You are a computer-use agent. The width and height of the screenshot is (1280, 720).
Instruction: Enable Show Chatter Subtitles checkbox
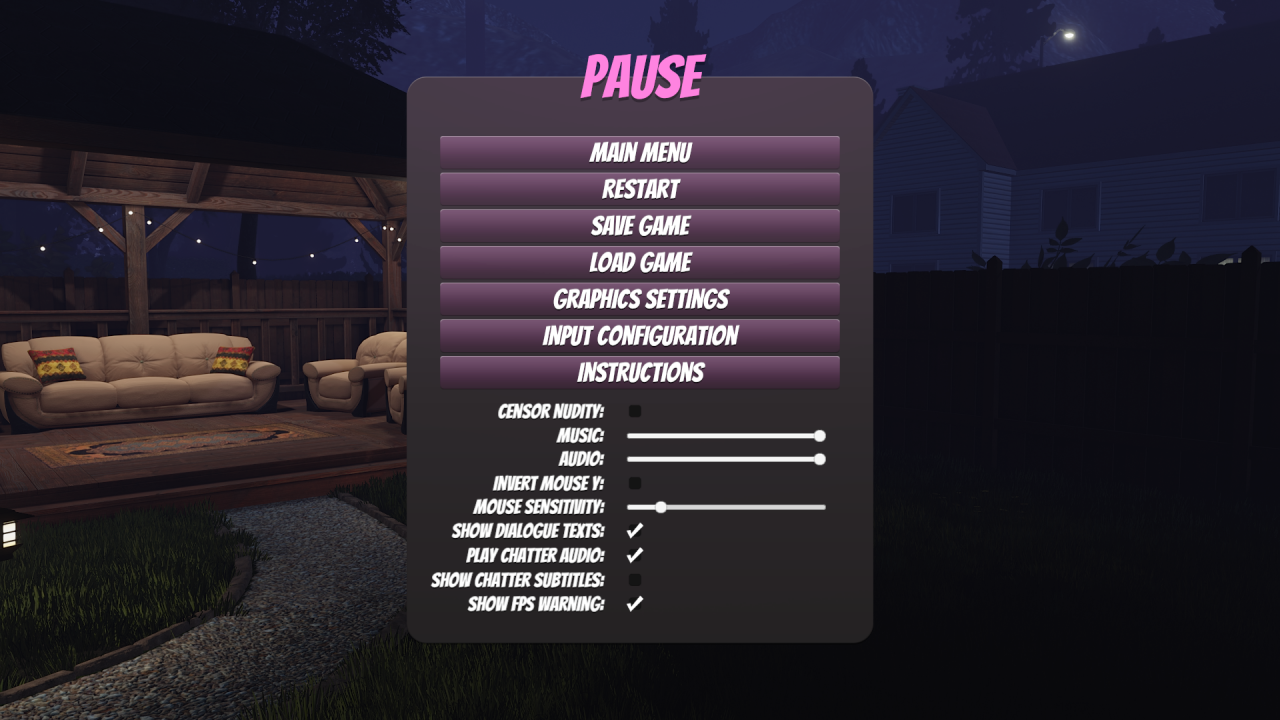pos(635,580)
